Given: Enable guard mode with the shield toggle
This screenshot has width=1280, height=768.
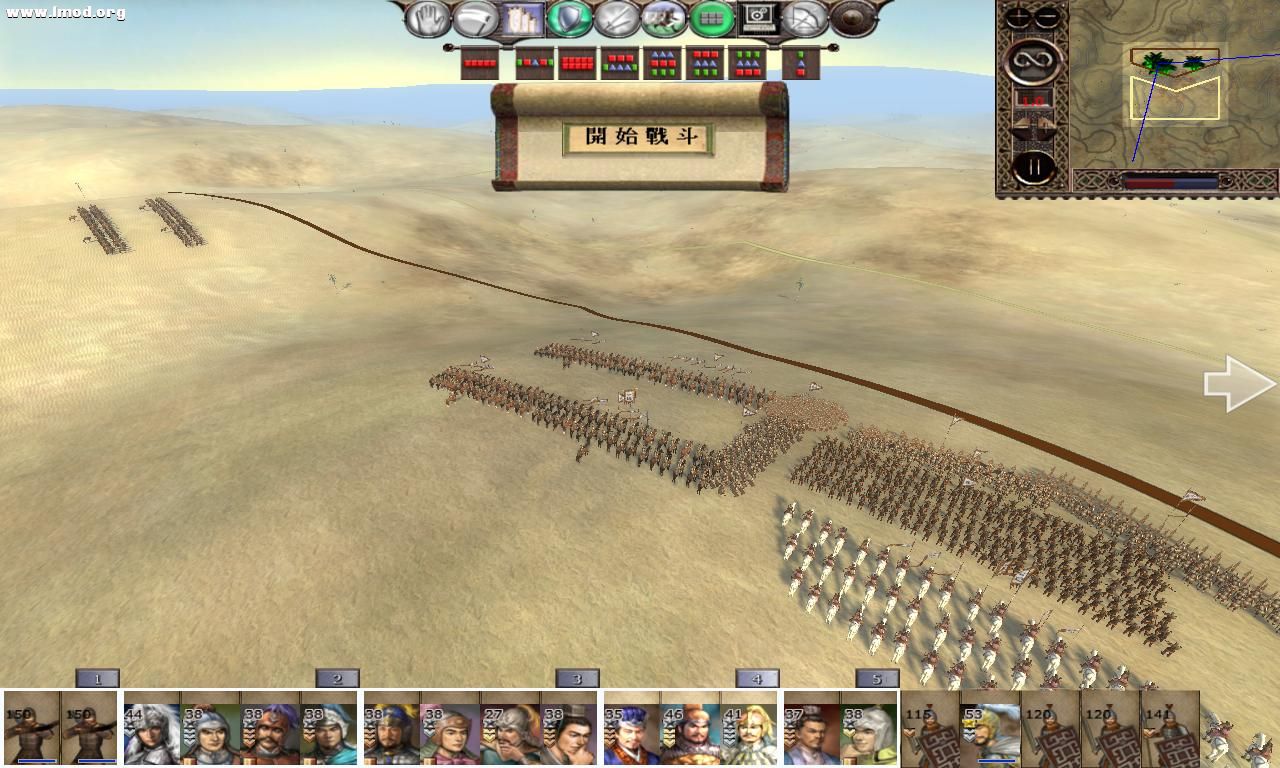Looking at the screenshot, I should click(x=569, y=19).
